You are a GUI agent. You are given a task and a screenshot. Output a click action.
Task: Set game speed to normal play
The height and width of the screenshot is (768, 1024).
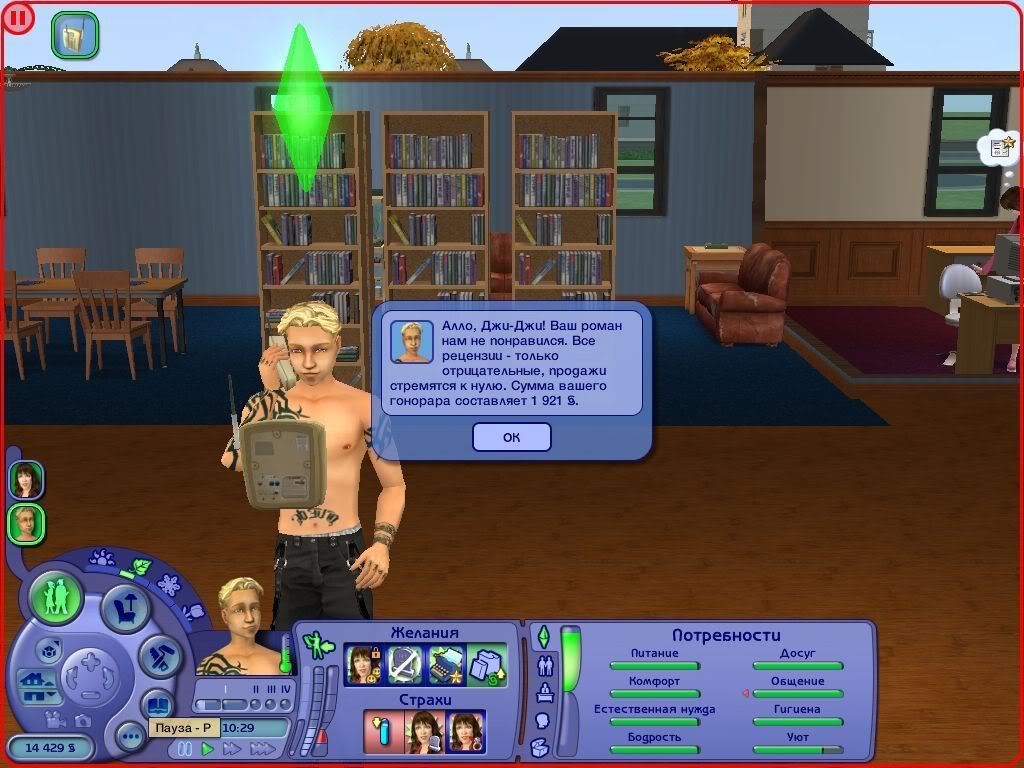(x=208, y=748)
